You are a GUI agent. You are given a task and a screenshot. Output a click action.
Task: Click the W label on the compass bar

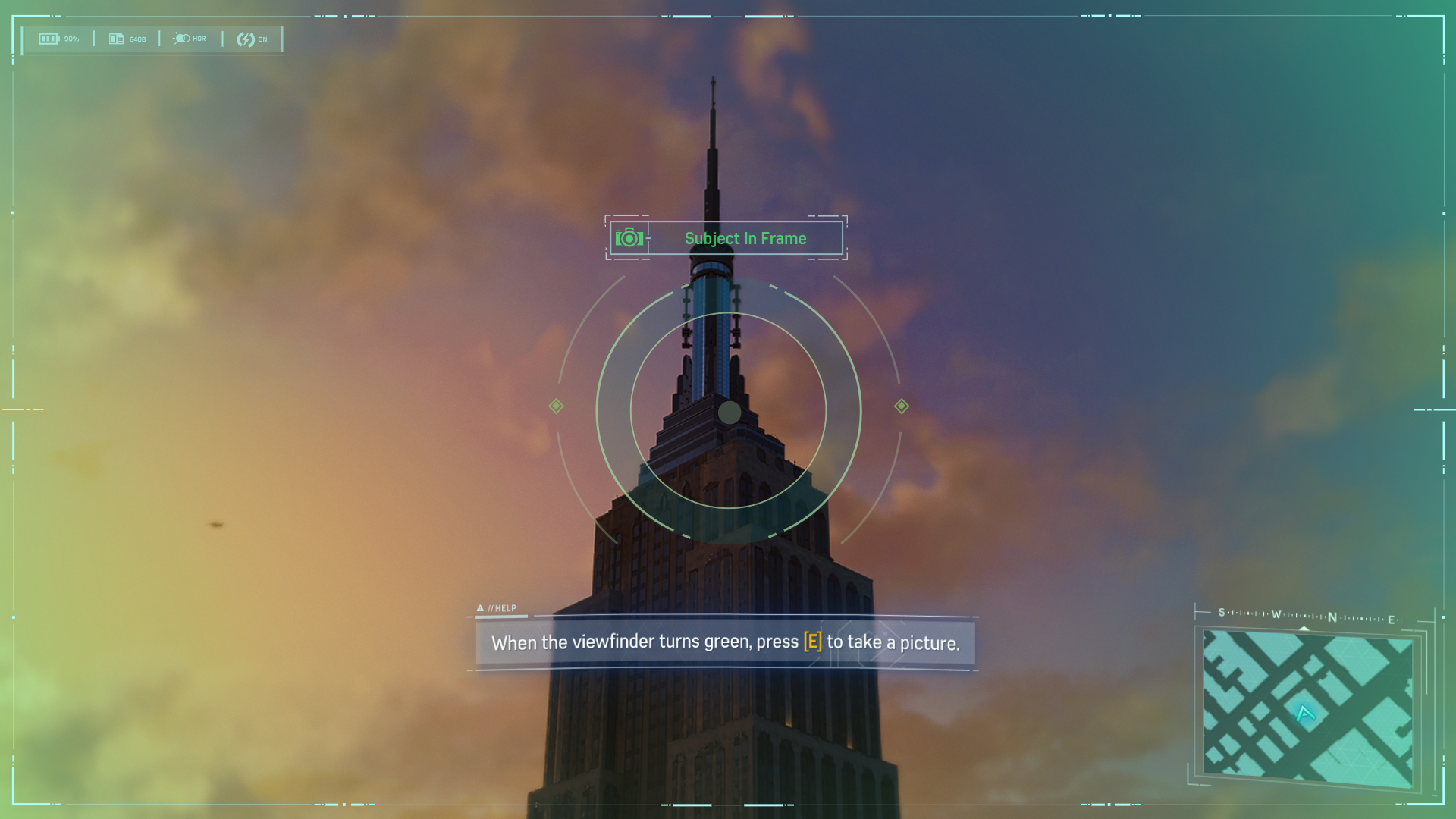1275,614
